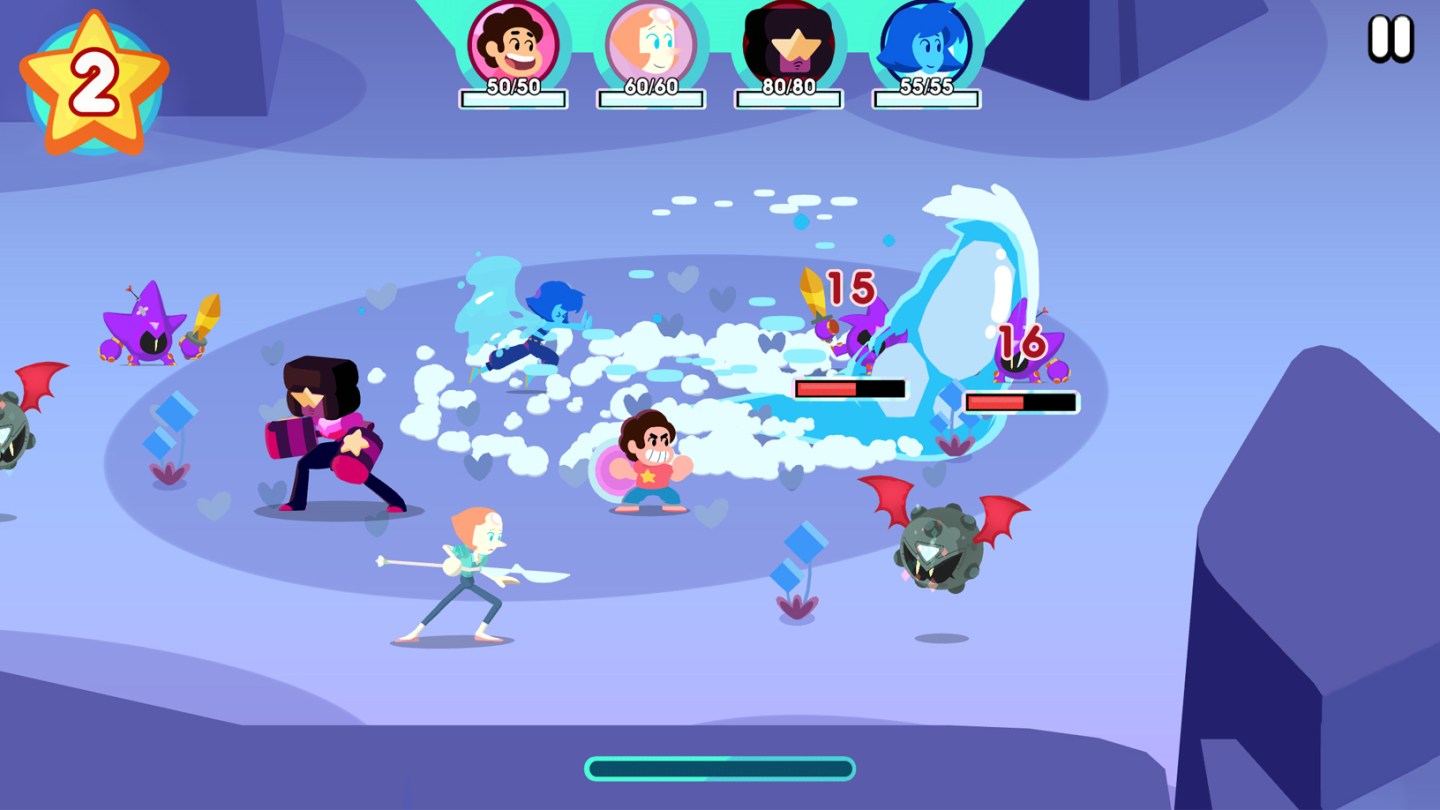Image resolution: width=1440 pixels, height=810 pixels.
Task: Click Lapis's 55/55 health bar
Action: point(926,95)
